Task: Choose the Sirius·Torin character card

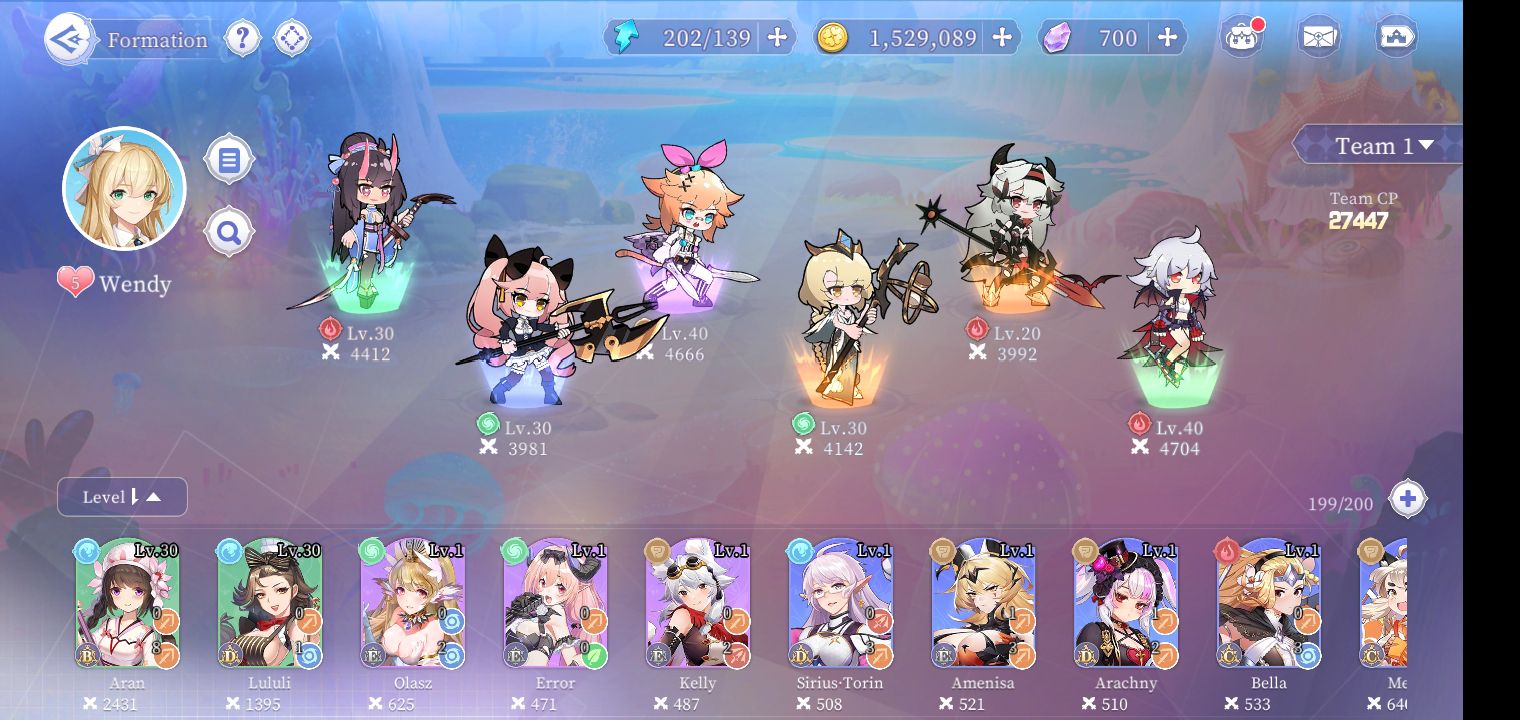Action: 841,604
